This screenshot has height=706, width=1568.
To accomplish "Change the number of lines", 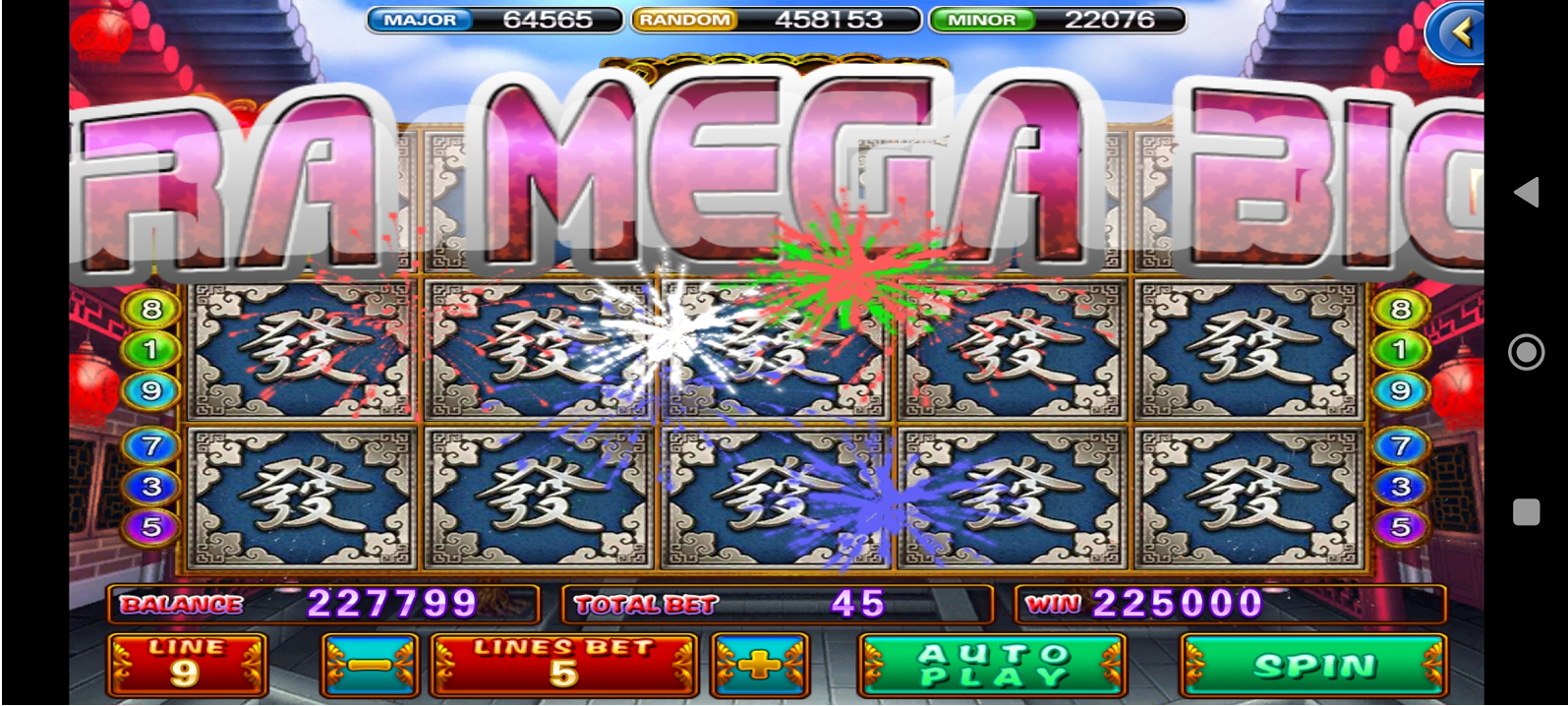I will coord(186,666).
